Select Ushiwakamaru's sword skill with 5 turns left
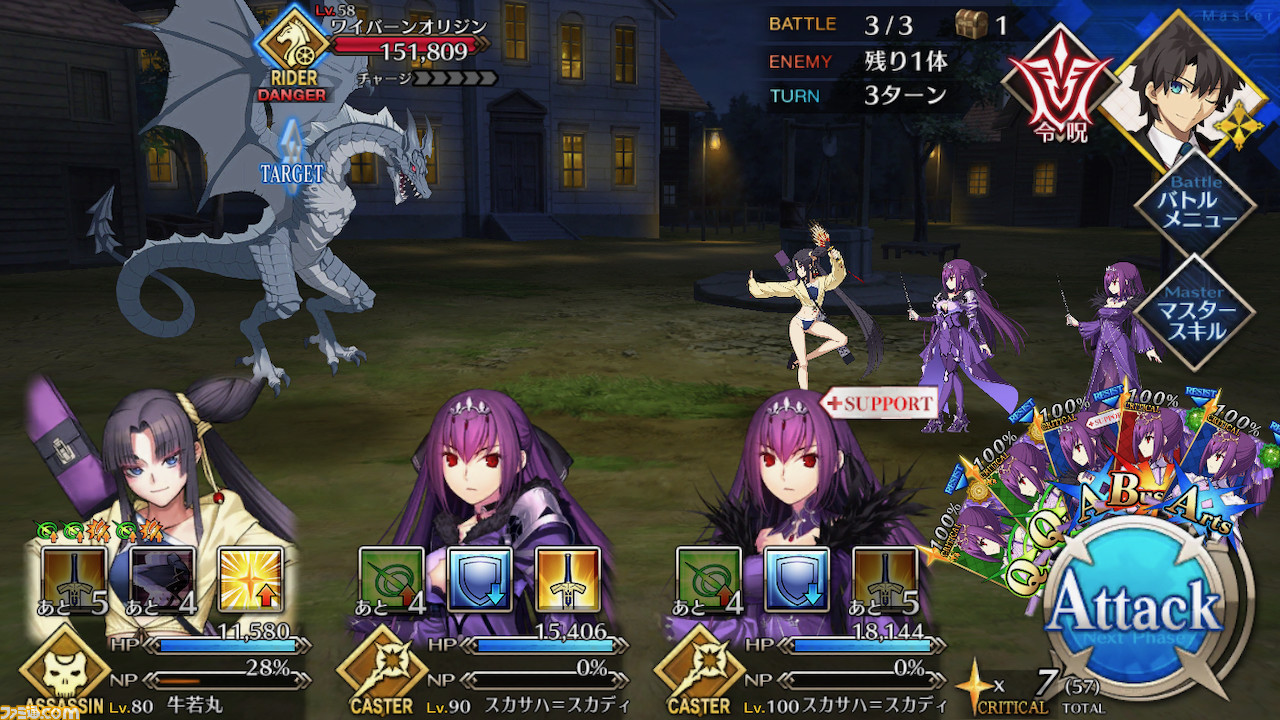 [74, 580]
